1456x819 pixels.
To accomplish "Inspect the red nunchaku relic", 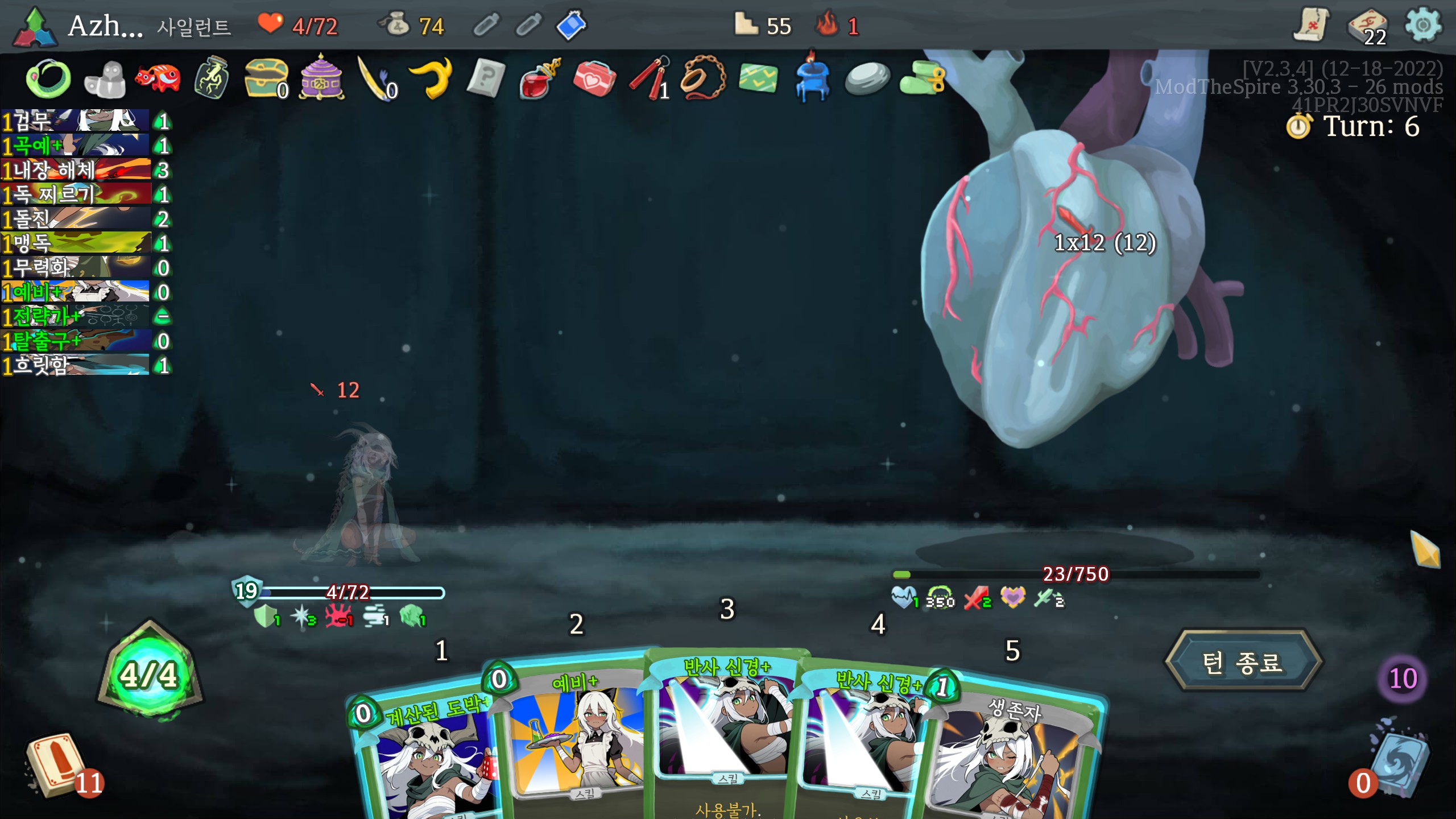I will pyautogui.click(x=648, y=78).
